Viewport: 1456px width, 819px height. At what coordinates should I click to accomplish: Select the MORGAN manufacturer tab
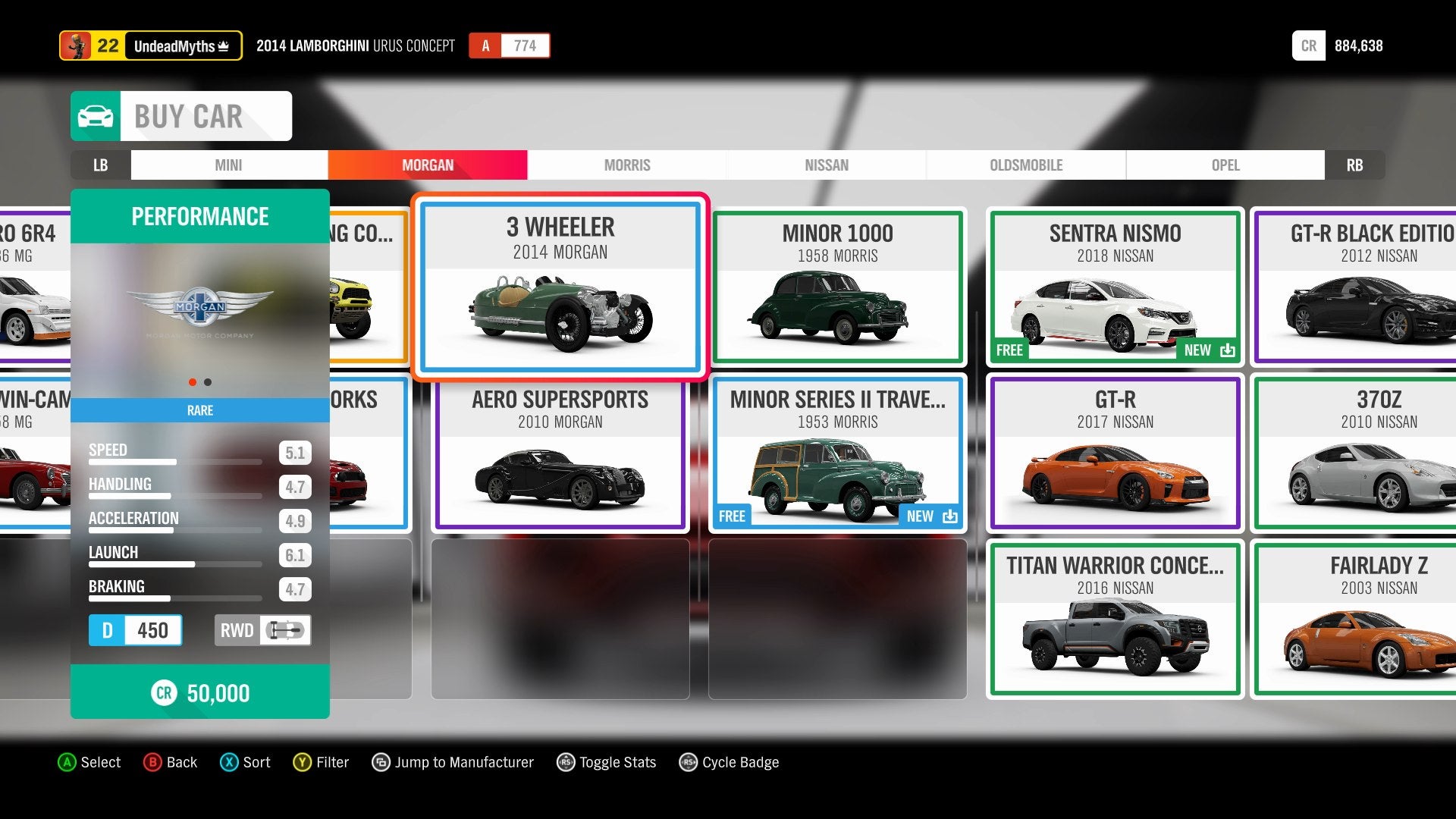(428, 165)
